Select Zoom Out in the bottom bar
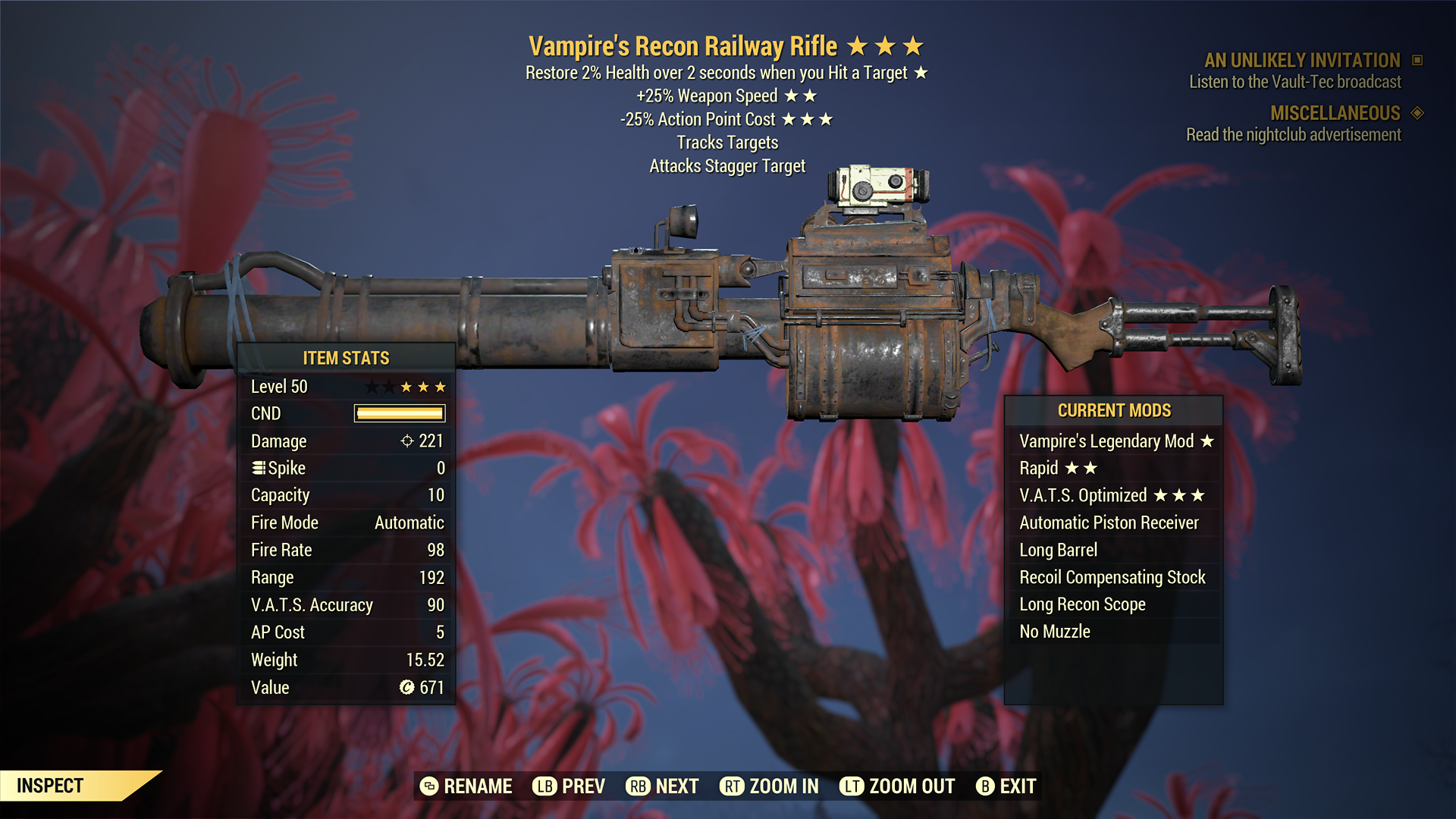The width and height of the screenshot is (1456, 819). (897, 786)
